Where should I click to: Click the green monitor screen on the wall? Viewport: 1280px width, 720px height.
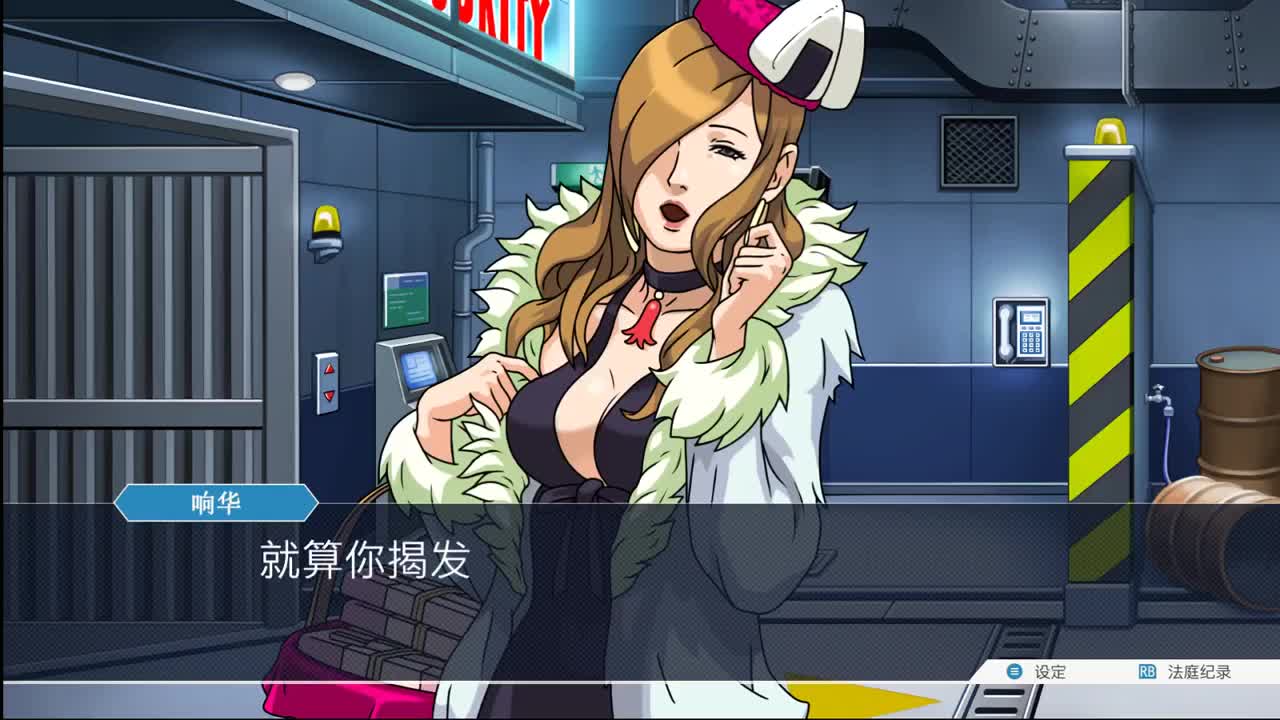point(405,300)
